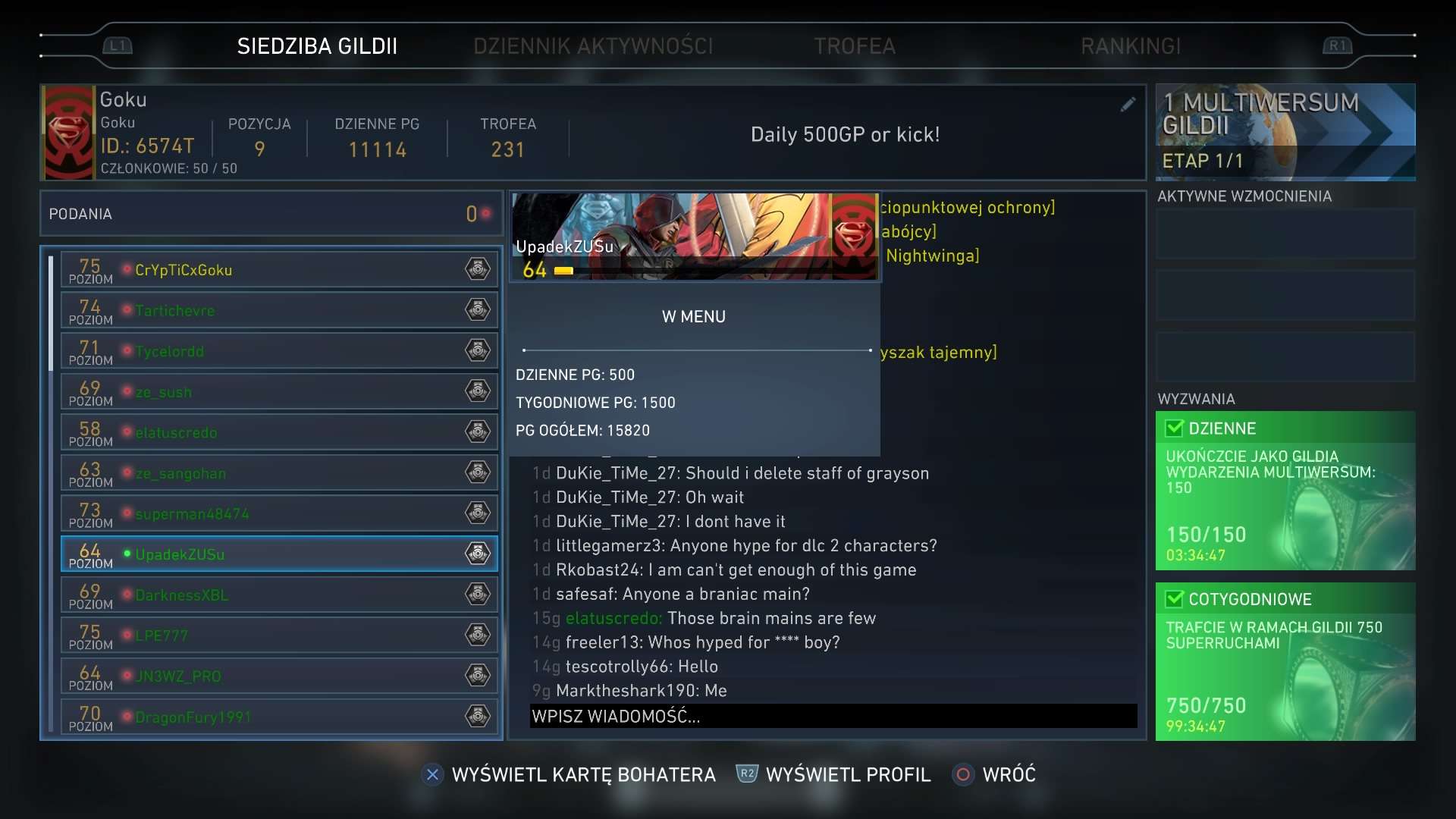Toggle the DZIENNE challenge checkbox
This screenshot has height=819, width=1456.
(x=1174, y=428)
